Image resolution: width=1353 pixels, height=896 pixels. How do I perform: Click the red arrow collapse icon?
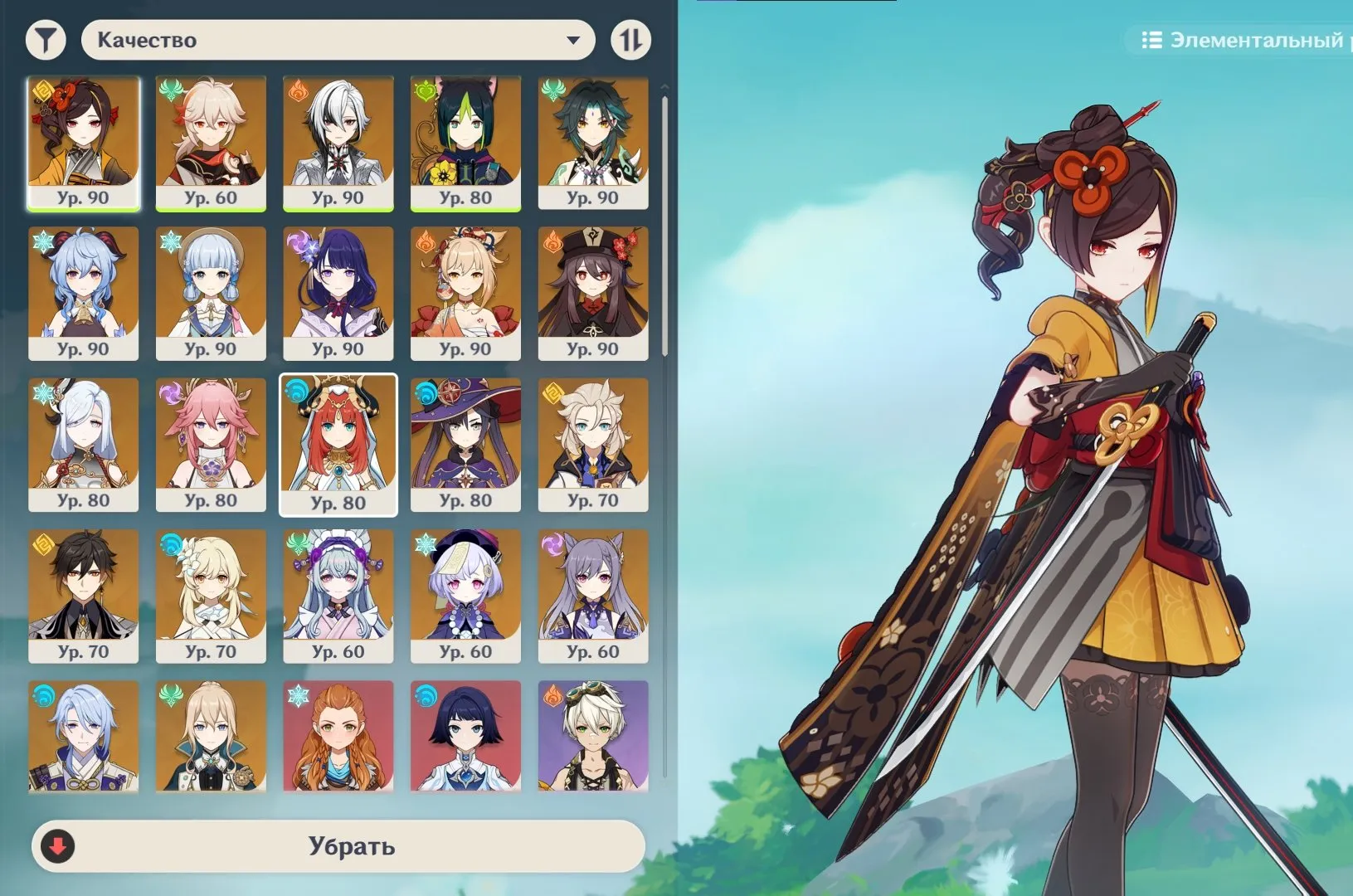[56, 847]
